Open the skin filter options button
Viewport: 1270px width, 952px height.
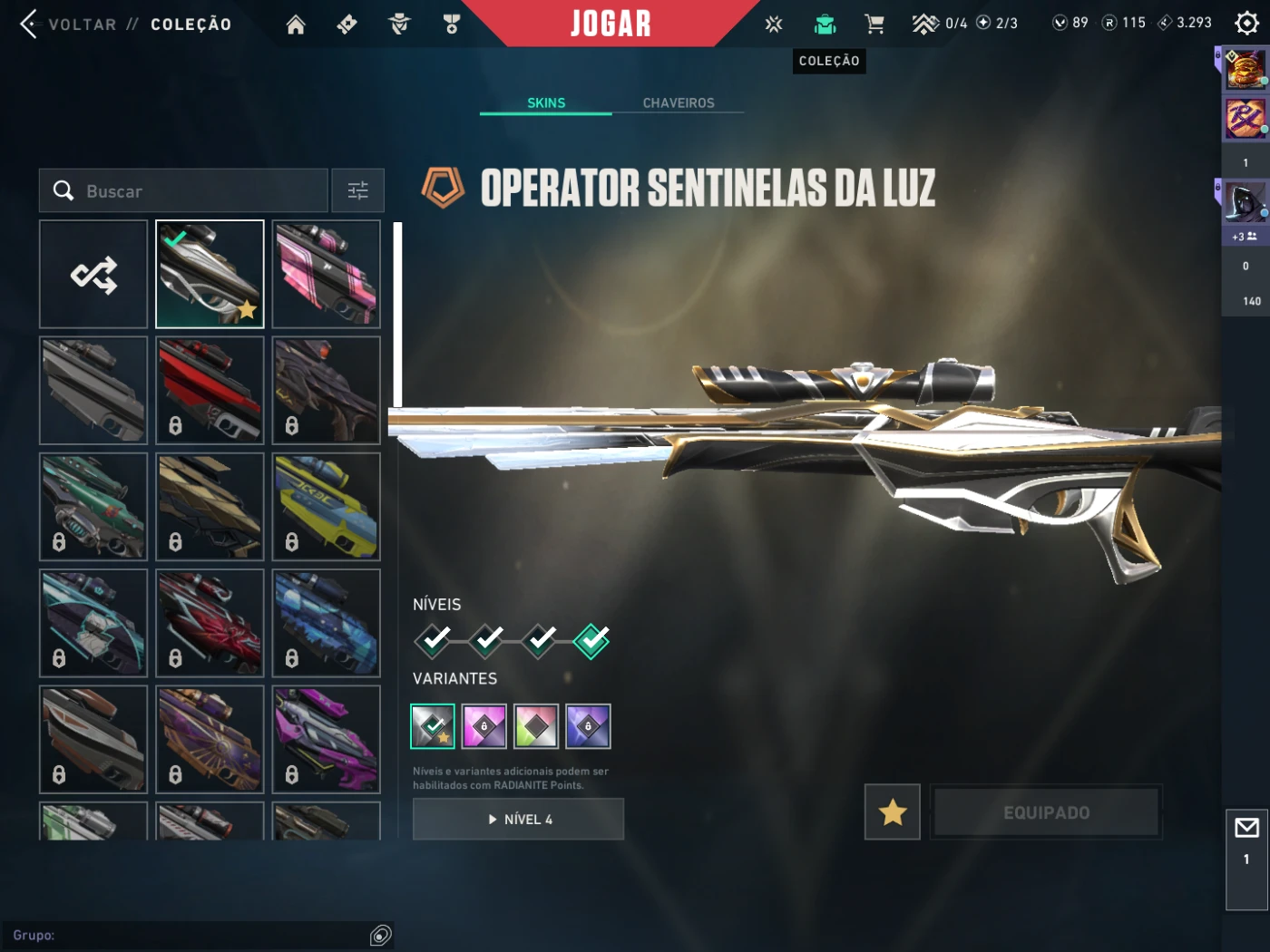(x=357, y=190)
